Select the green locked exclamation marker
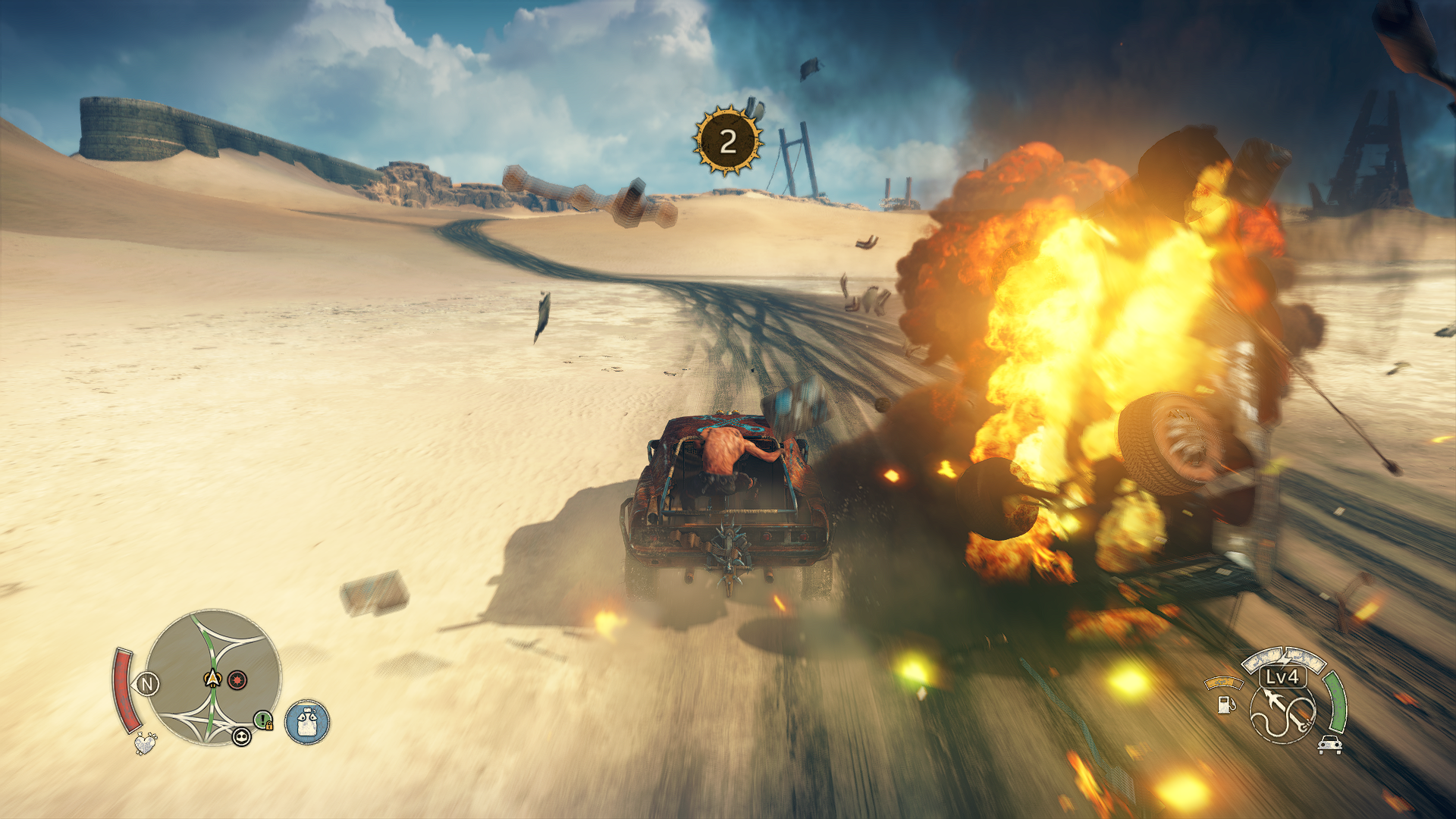The width and height of the screenshot is (1456, 819). (x=263, y=720)
